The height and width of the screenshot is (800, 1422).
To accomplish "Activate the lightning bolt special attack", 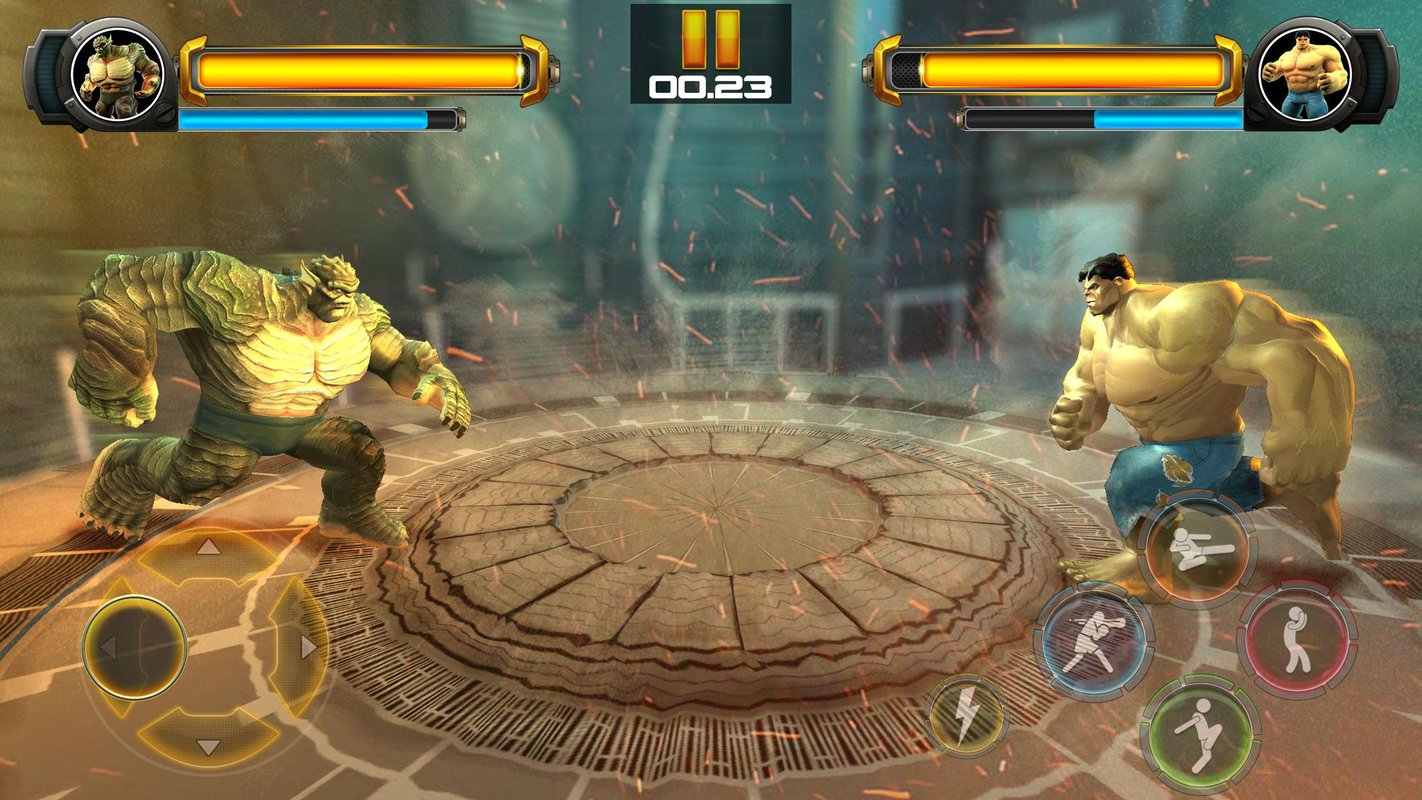I will point(967,716).
